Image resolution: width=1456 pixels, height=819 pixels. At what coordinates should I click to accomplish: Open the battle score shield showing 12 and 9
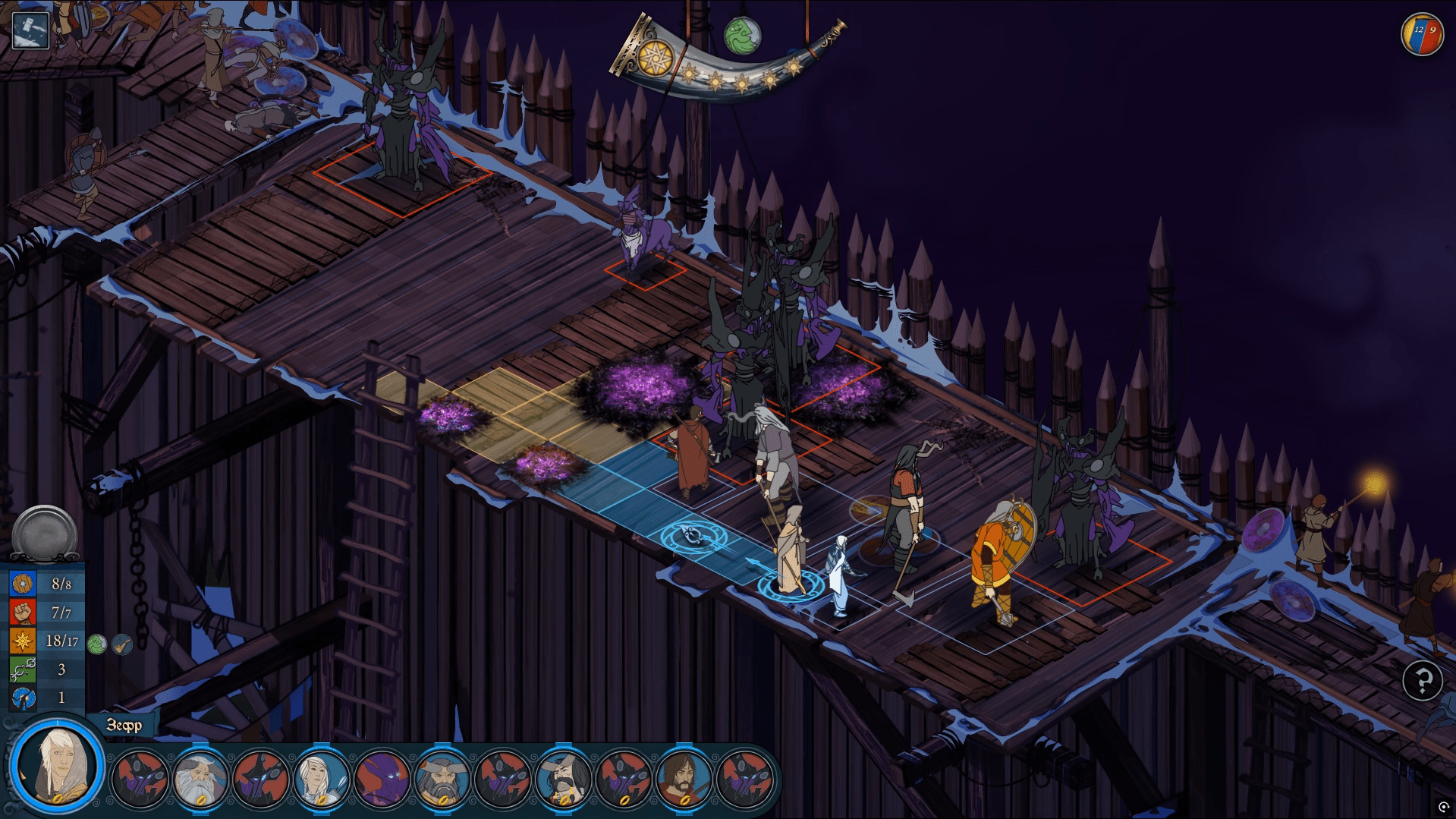1422,34
